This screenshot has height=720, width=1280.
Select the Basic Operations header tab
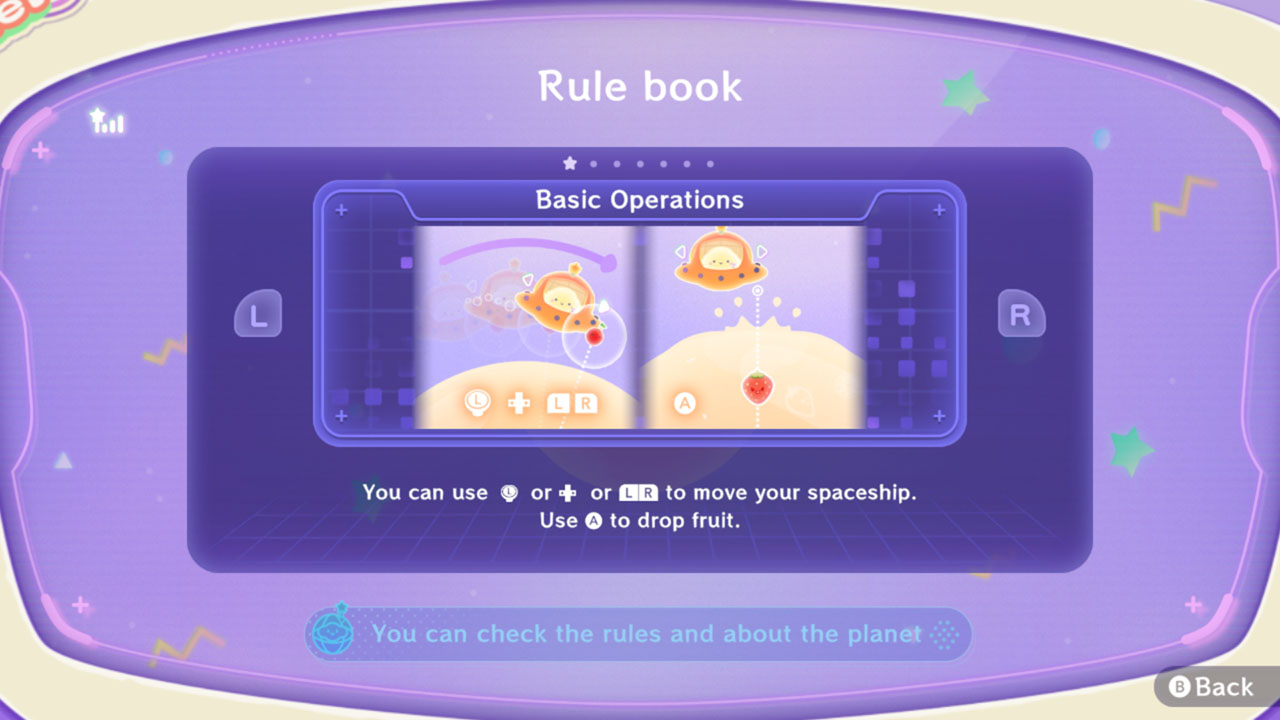pyautogui.click(x=639, y=200)
